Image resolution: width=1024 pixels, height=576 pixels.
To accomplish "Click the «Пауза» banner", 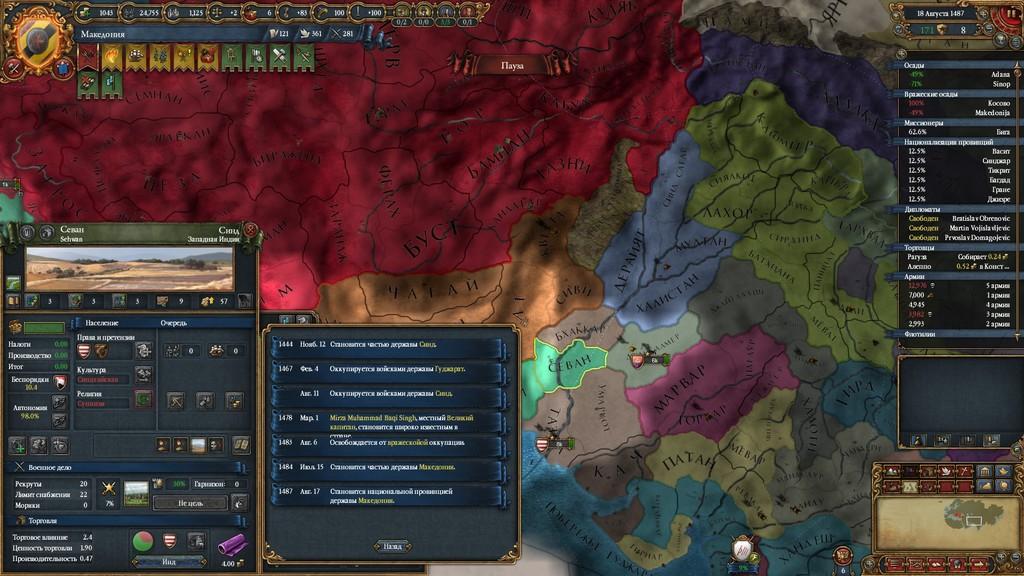I will [512, 65].
